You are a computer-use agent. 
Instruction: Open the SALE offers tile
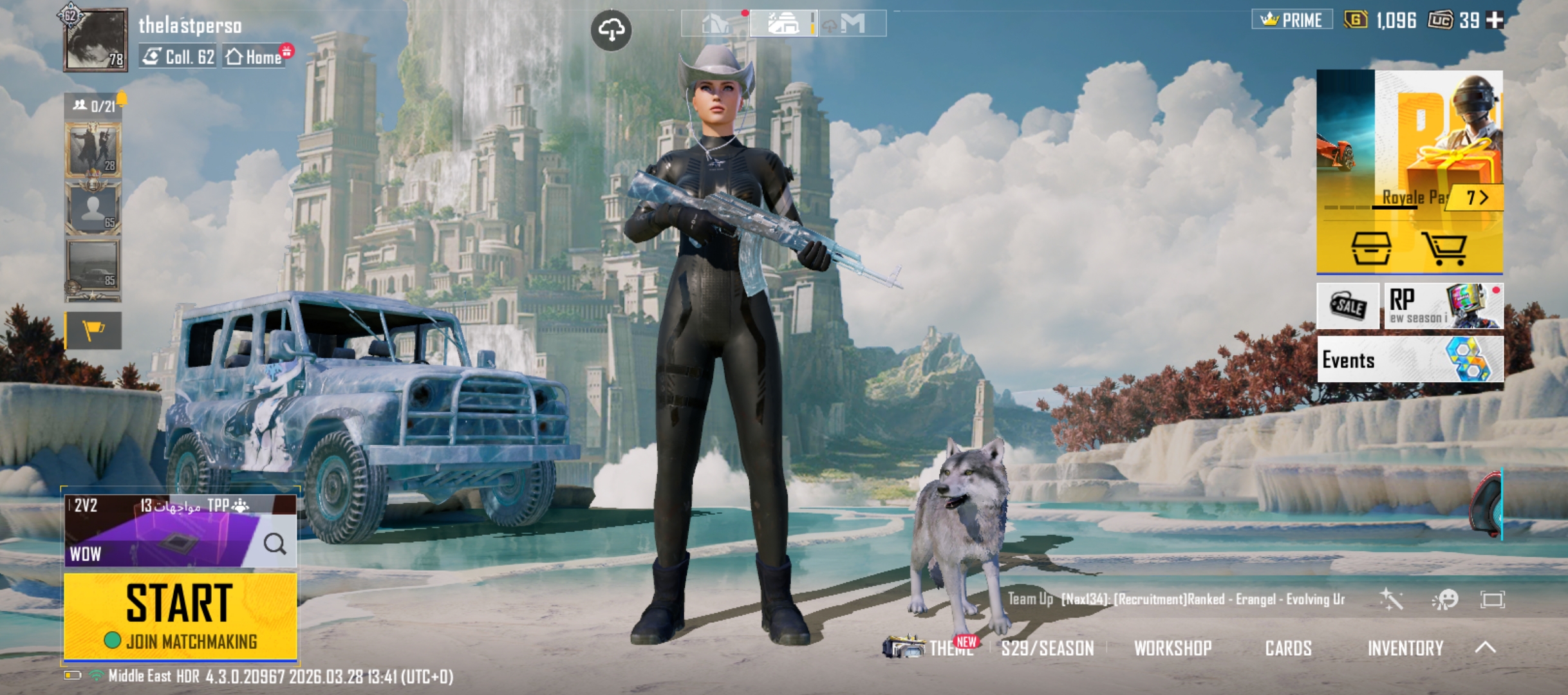coord(1348,306)
